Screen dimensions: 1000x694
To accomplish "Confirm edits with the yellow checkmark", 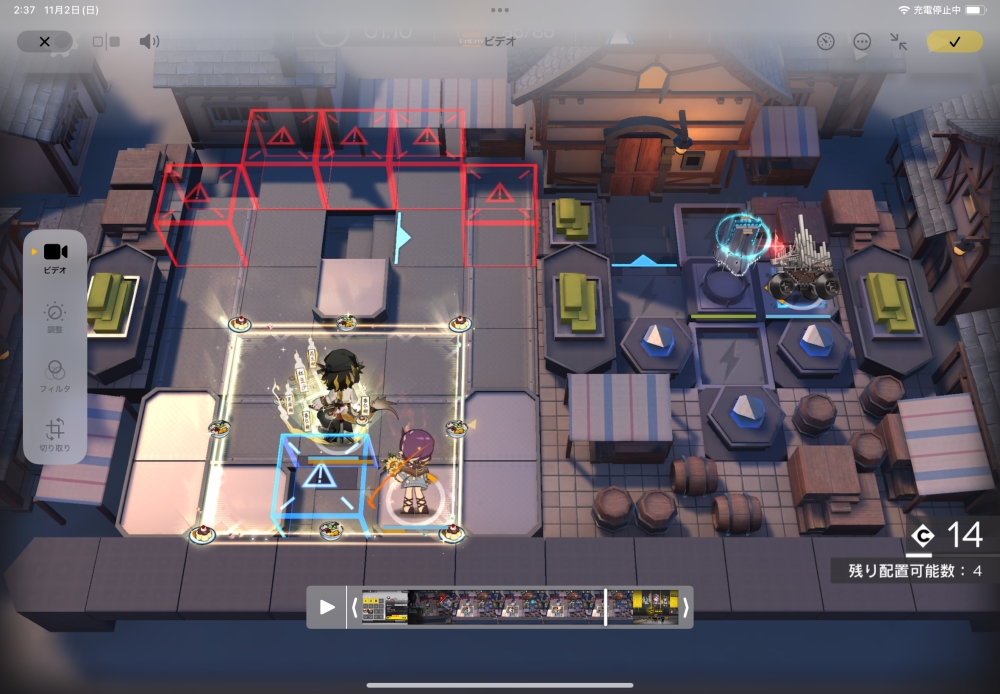I will tap(954, 41).
